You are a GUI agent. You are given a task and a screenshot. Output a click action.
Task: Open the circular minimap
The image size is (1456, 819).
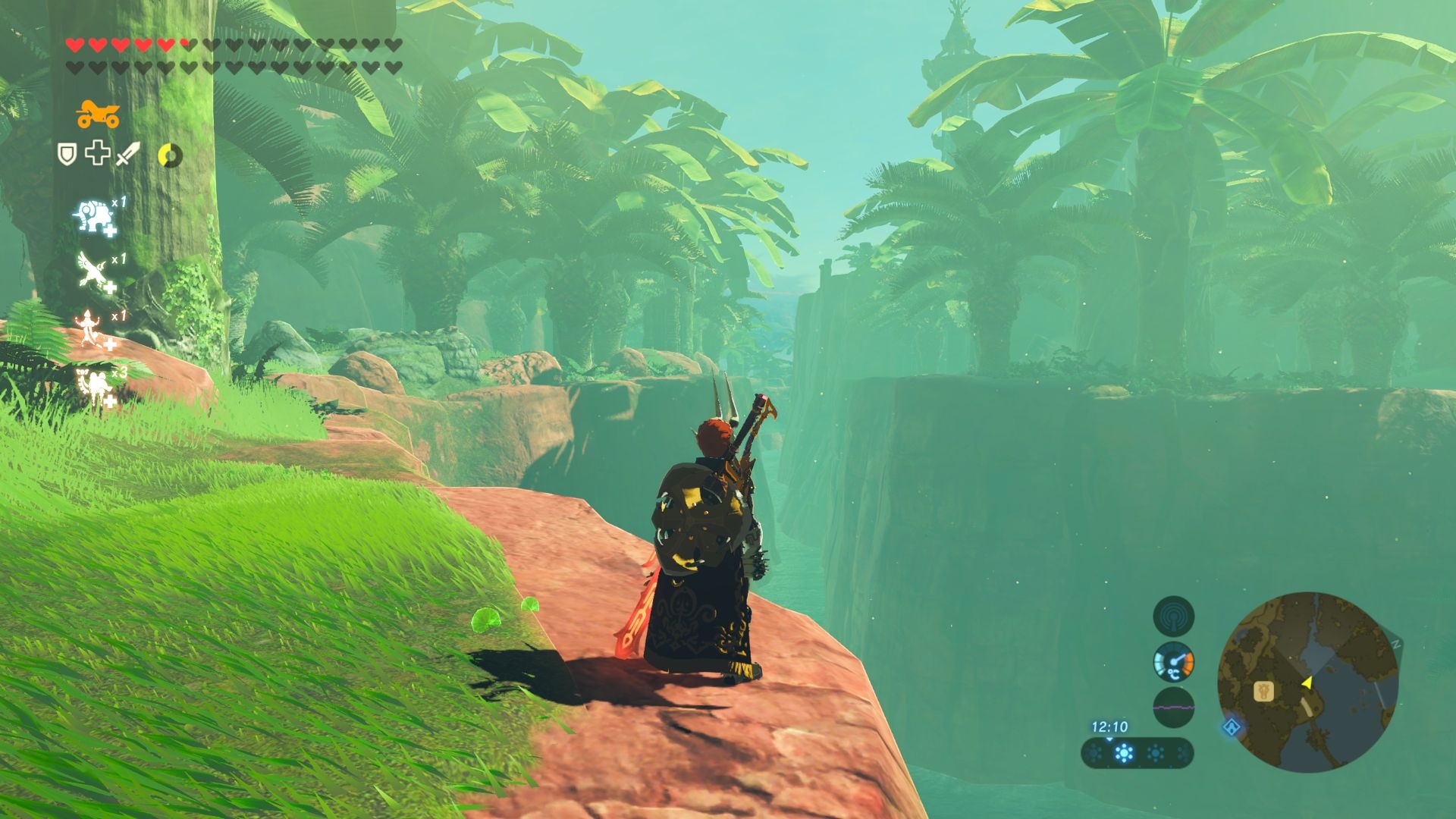tap(1307, 682)
